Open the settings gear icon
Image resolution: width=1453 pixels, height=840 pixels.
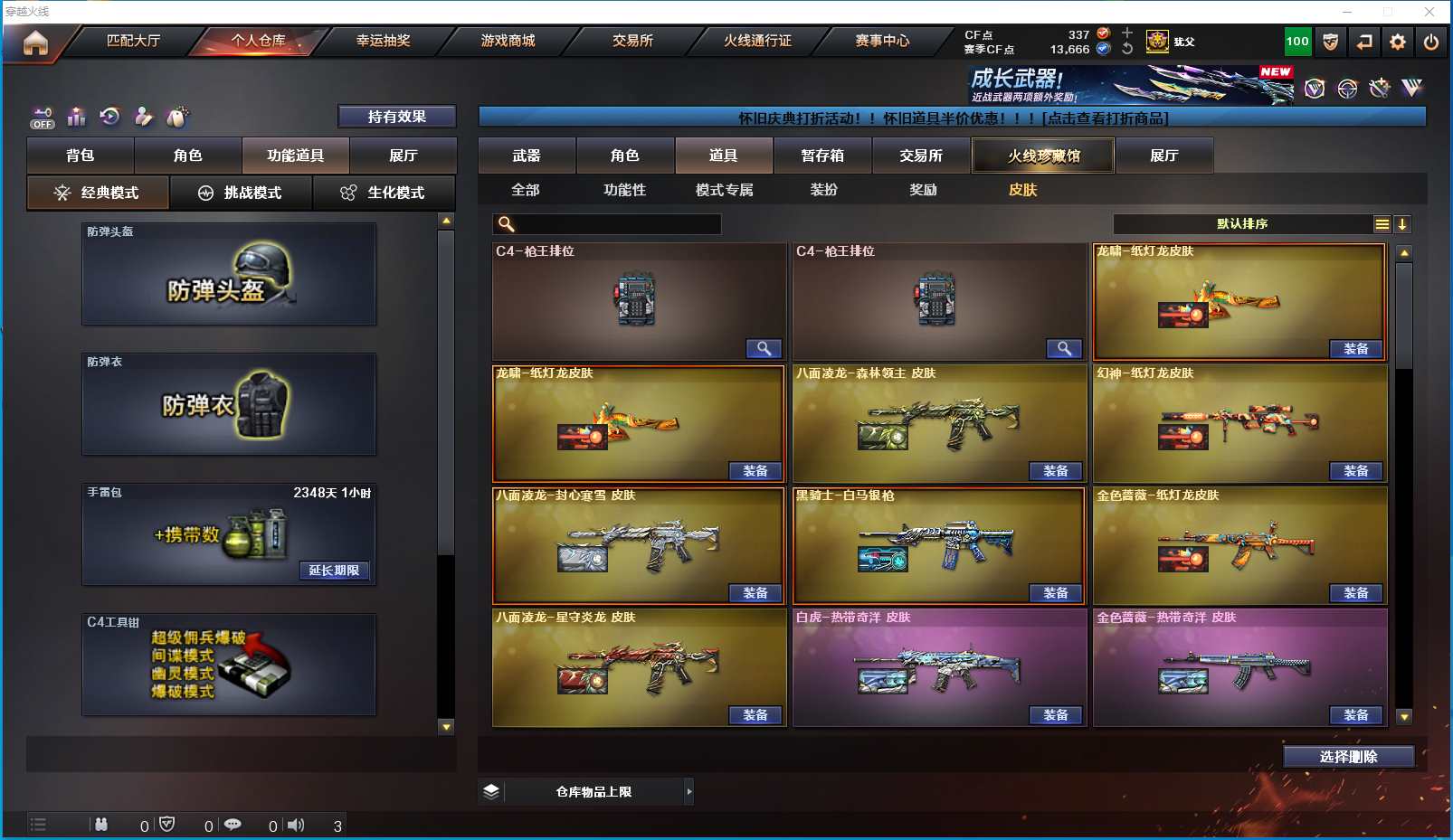pyautogui.click(x=1398, y=42)
